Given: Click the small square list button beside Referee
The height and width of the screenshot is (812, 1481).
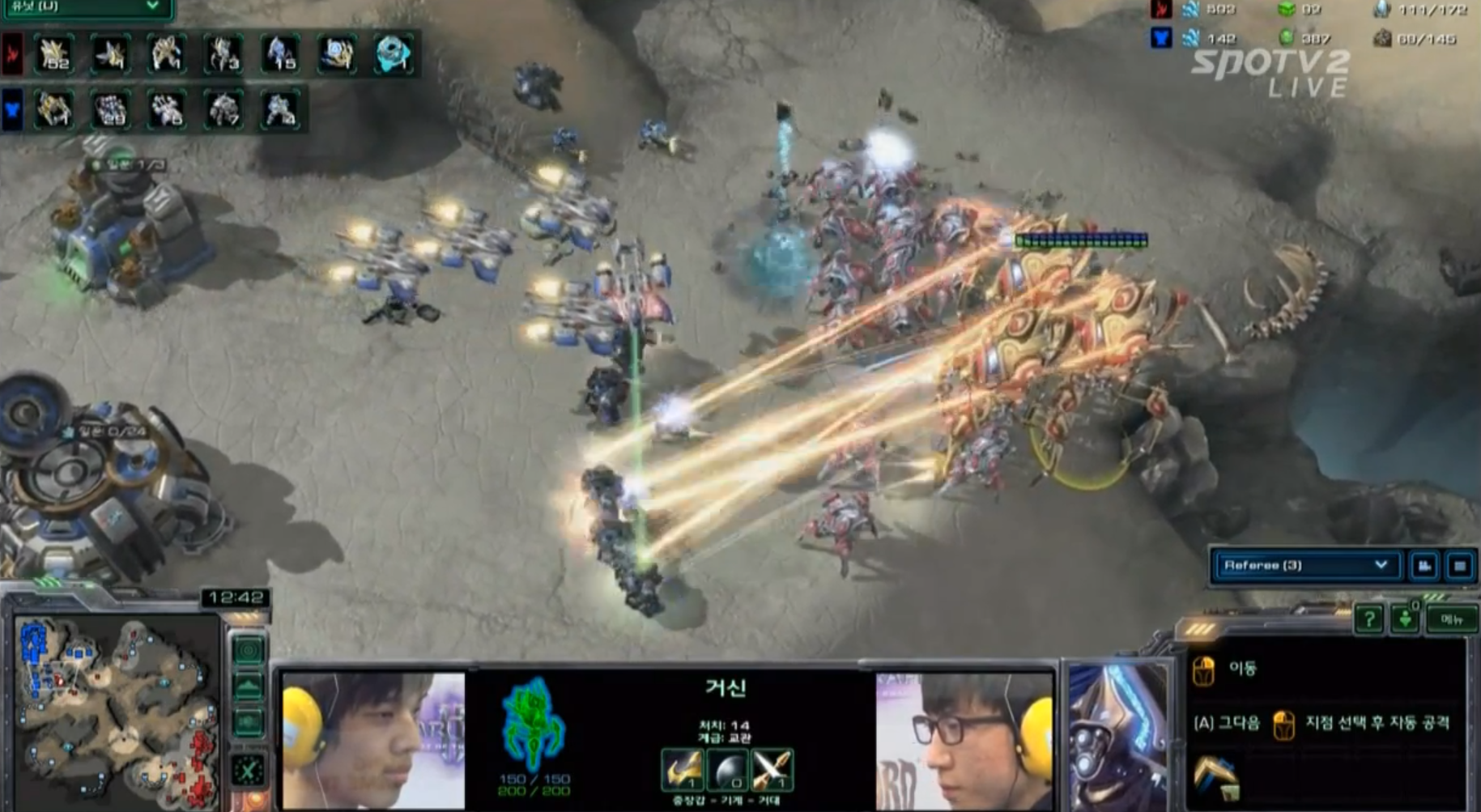Looking at the screenshot, I should click(1460, 566).
